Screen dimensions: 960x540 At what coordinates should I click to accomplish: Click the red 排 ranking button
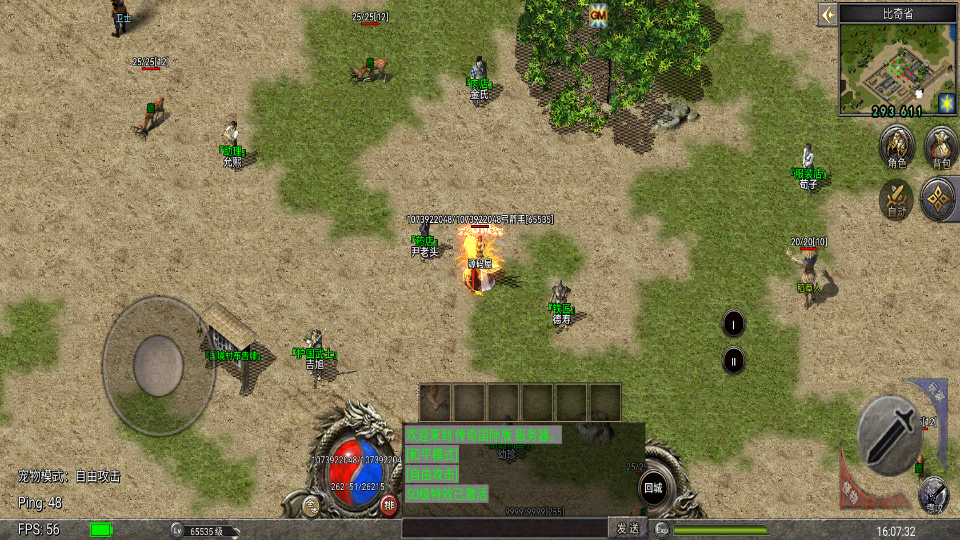click(x=388, y=504)
